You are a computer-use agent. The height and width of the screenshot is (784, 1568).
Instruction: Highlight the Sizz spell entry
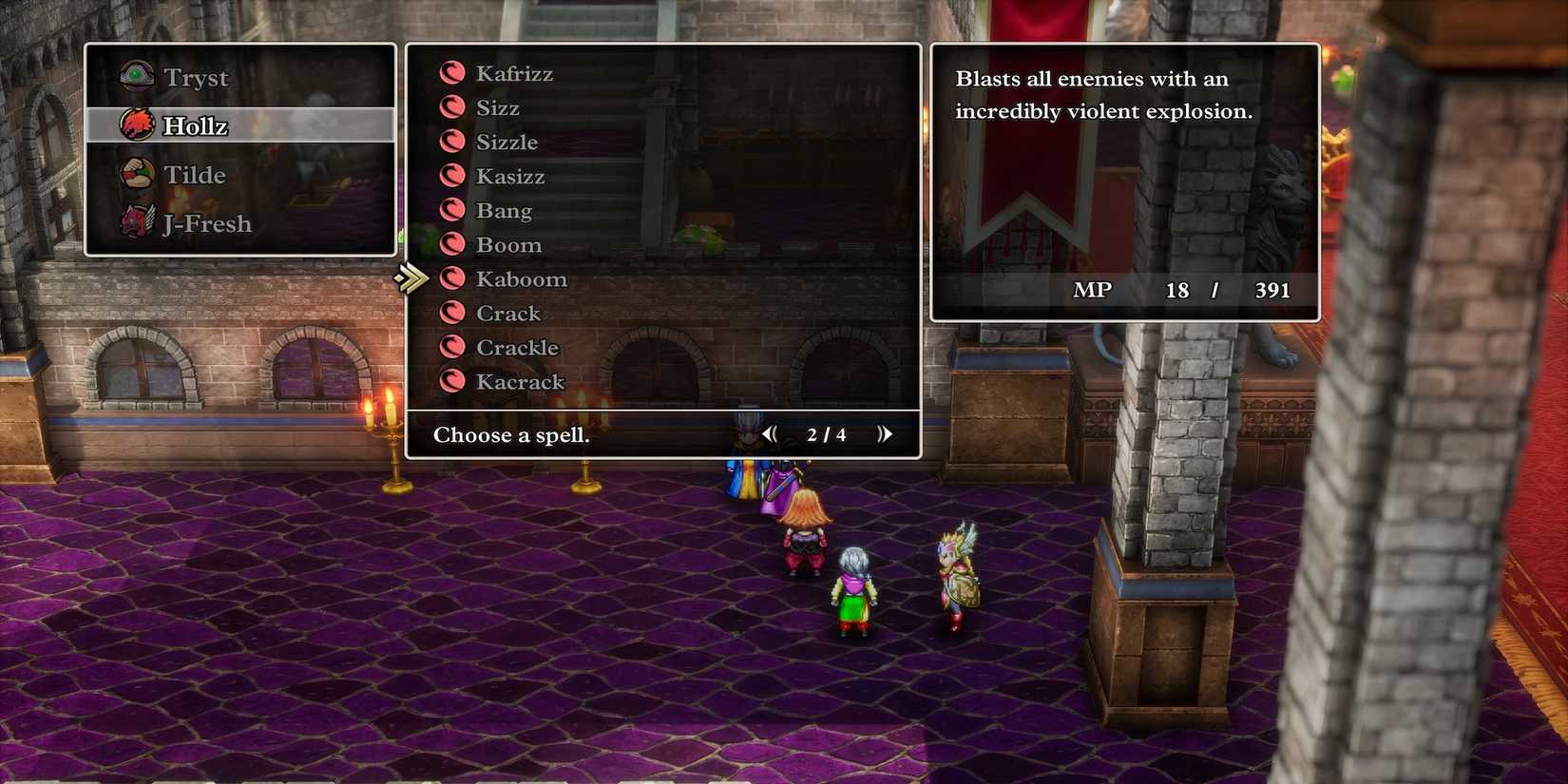tap(496, 106)
